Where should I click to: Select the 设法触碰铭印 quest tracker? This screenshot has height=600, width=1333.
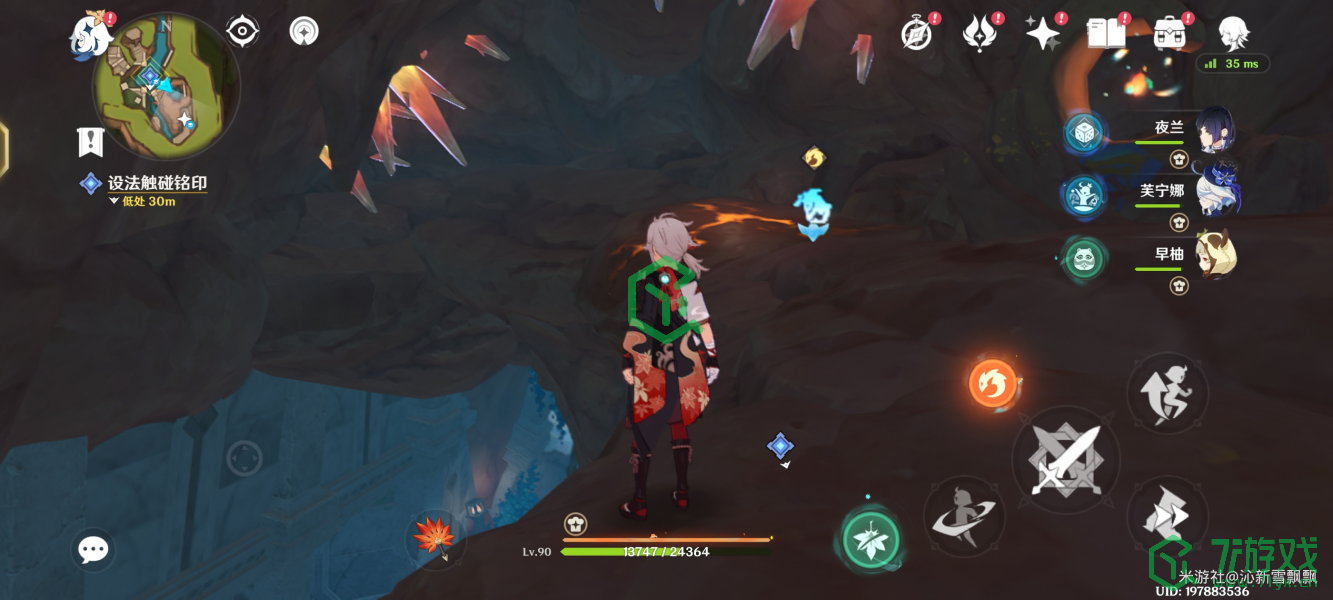tap(157, 183)
